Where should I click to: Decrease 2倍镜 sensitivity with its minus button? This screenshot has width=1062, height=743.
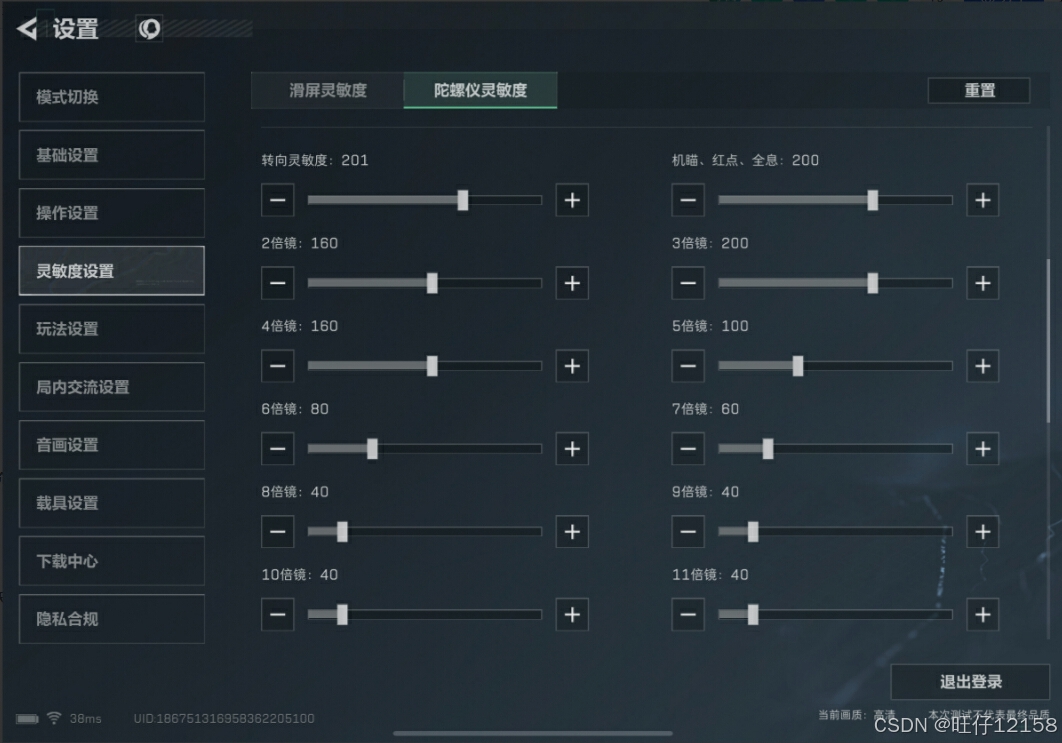[x=277, y=283]
